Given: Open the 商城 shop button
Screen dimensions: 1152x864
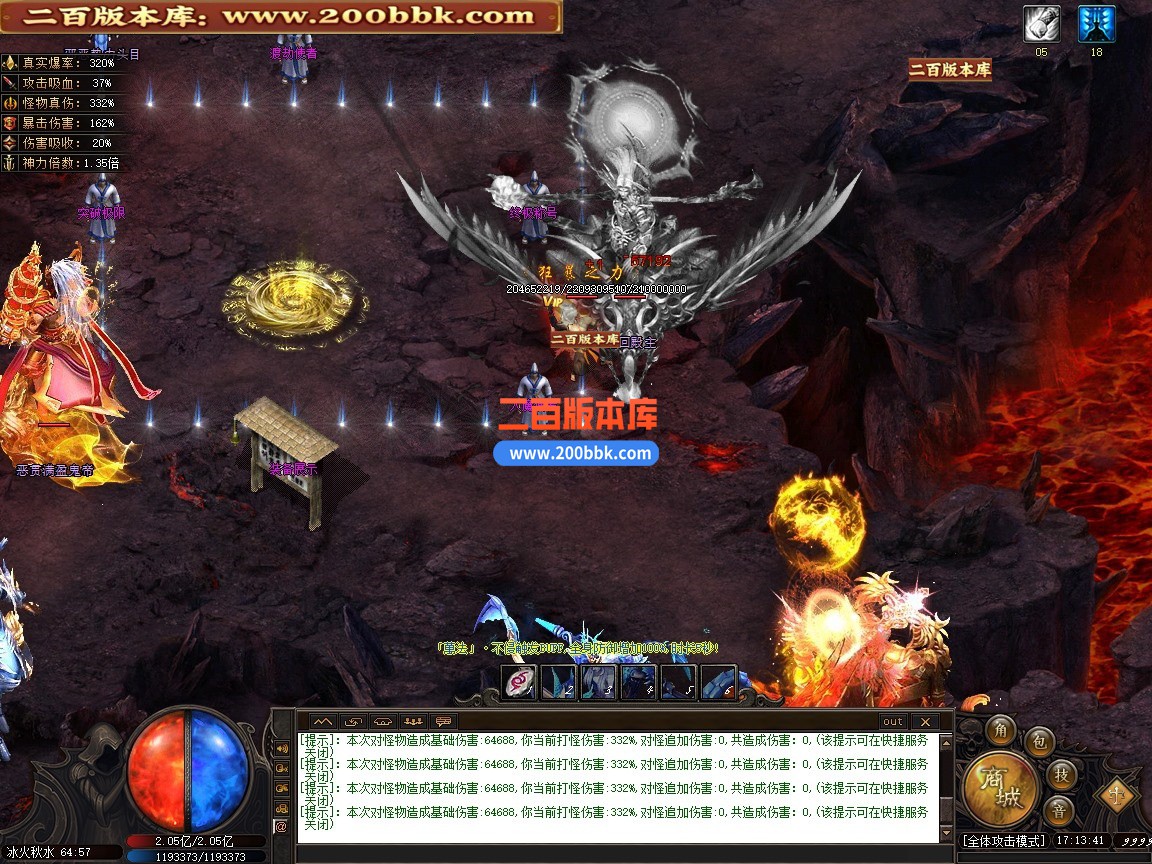Looking at the screenshot, I should pyautogui.click(x=1002, y=787).
